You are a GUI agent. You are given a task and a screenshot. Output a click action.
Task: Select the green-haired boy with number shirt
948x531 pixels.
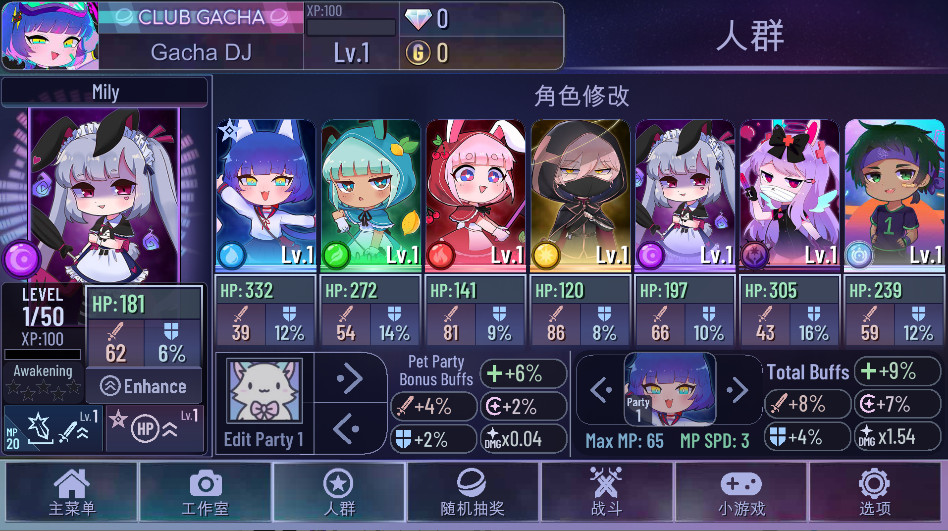895,195
